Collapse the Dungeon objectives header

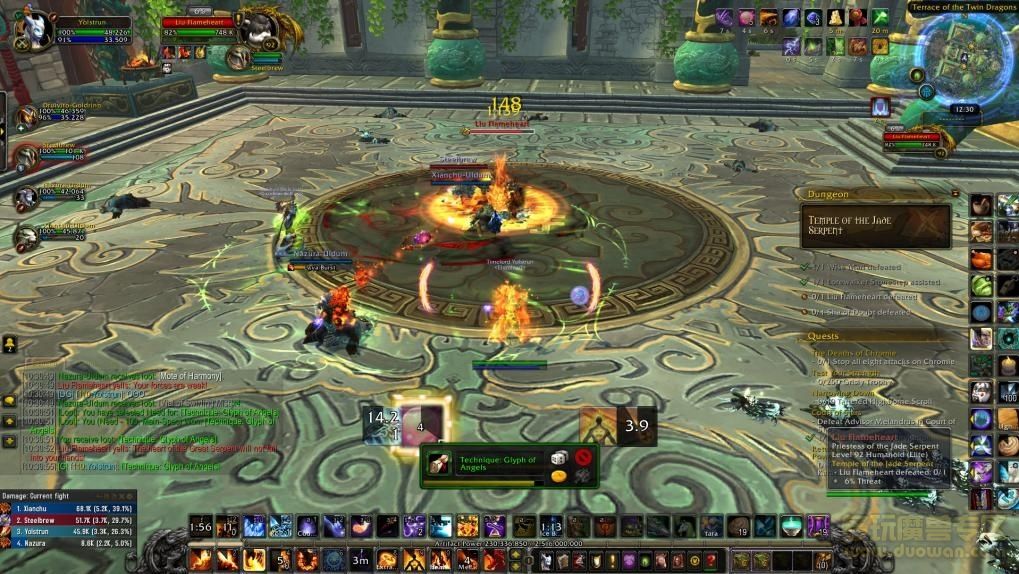(x=956, y=194)
